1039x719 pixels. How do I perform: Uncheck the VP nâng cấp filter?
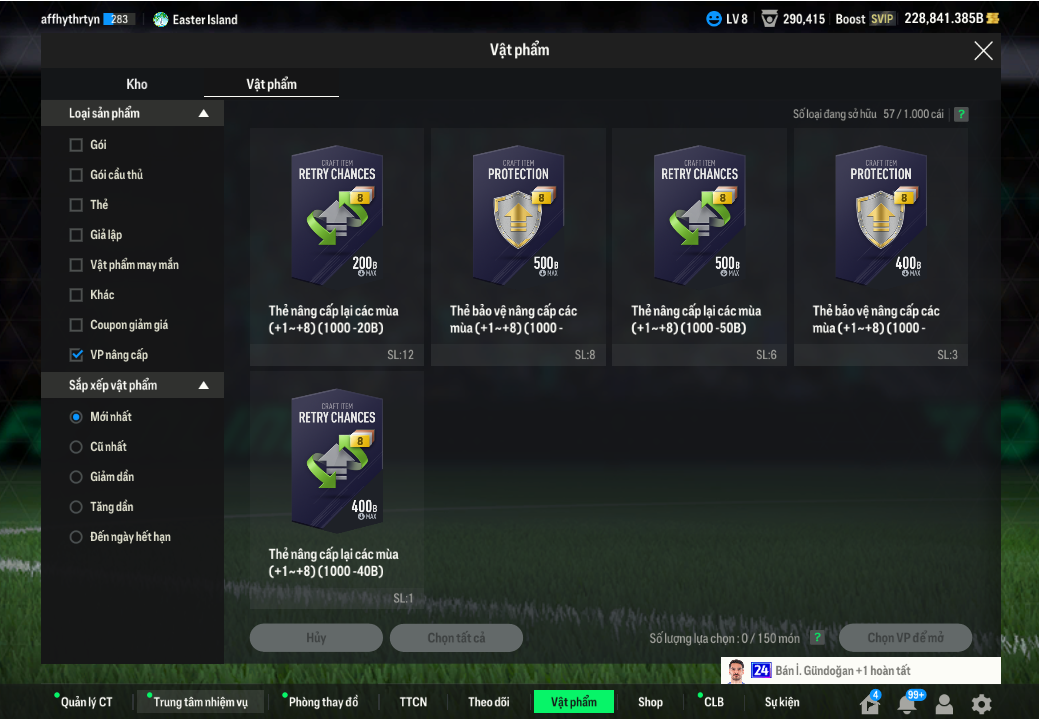click(x=76, y=355)
